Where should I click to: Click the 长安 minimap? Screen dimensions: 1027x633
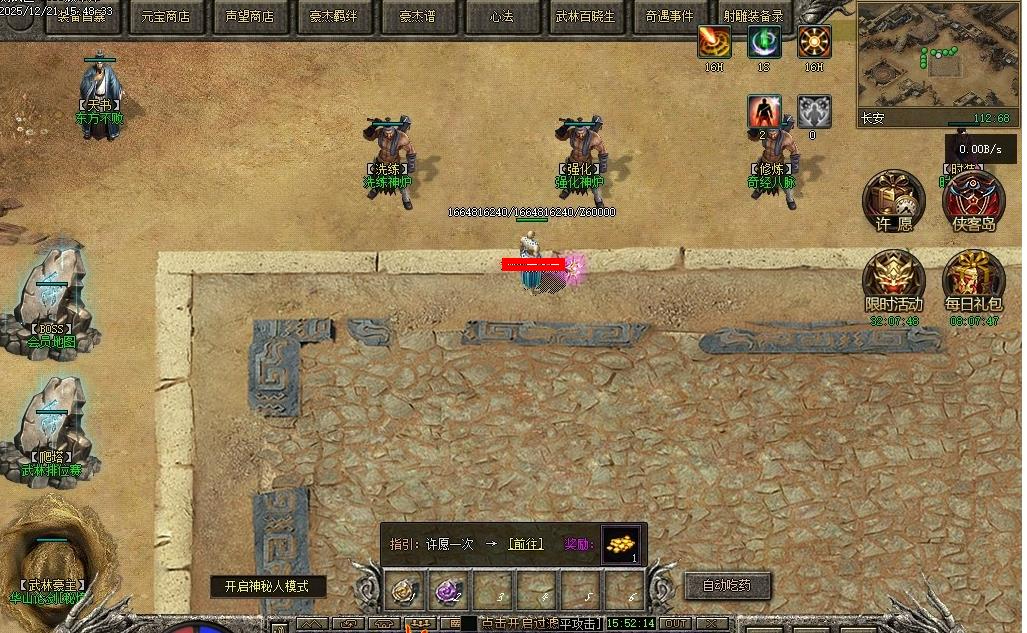(x=937, y=57)
